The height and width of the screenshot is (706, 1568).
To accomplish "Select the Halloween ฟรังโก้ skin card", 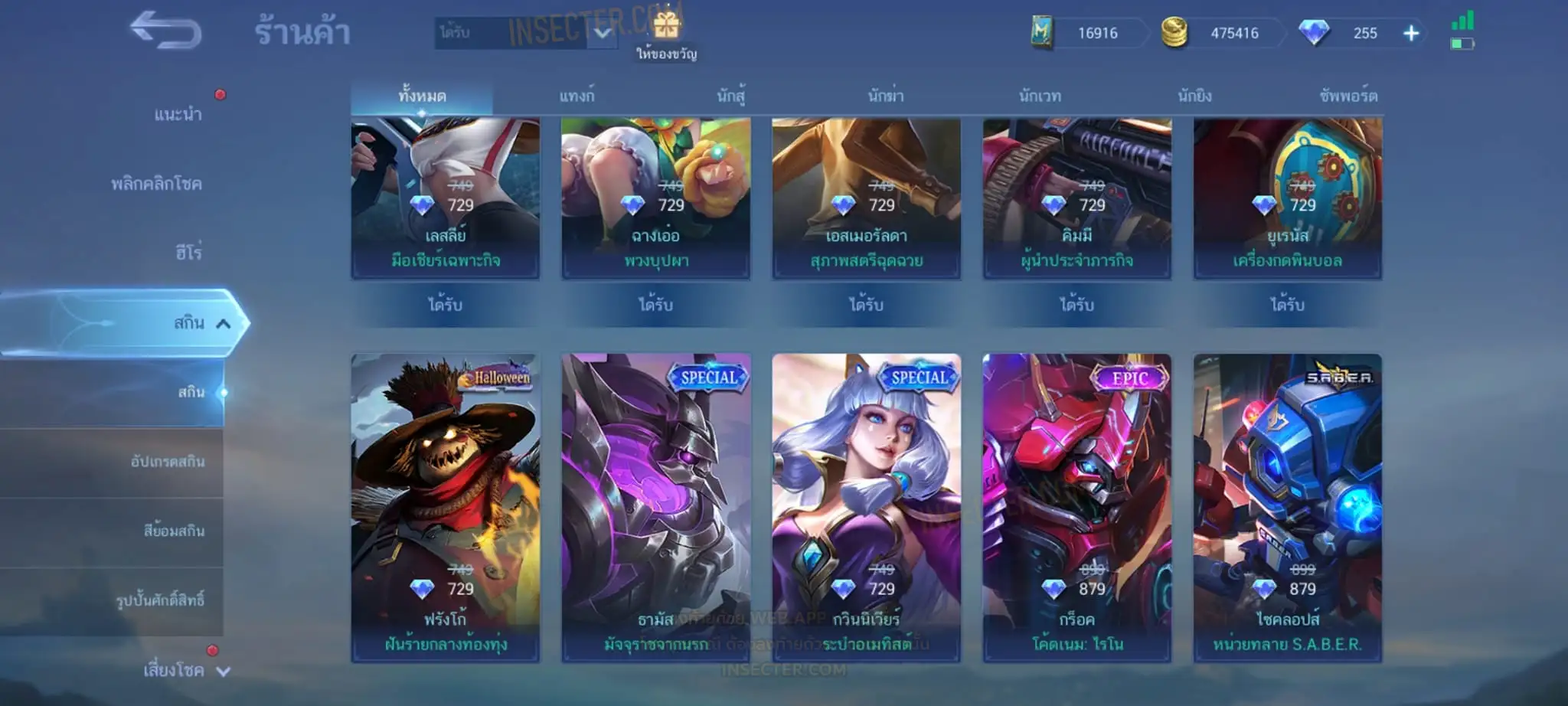I will coord(446,507).
